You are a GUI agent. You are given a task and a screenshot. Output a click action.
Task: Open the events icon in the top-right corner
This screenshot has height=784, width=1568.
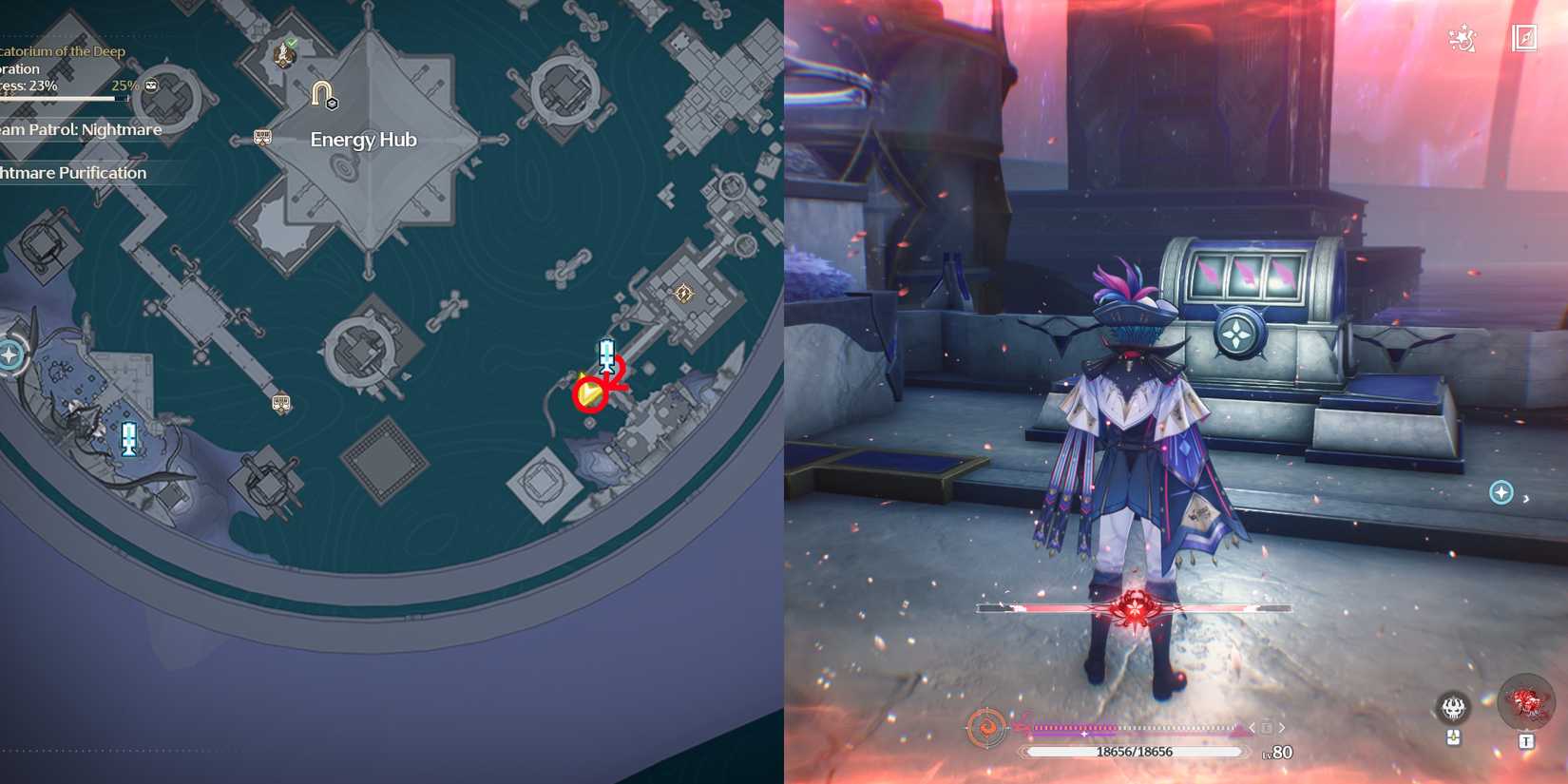coord(1461,39)
